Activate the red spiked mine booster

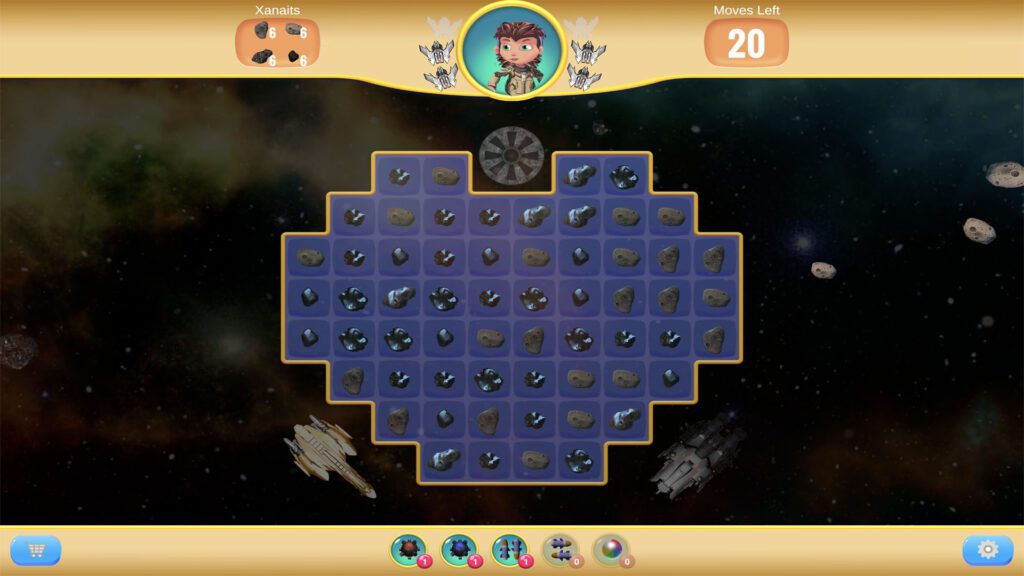tap(407, 549)
